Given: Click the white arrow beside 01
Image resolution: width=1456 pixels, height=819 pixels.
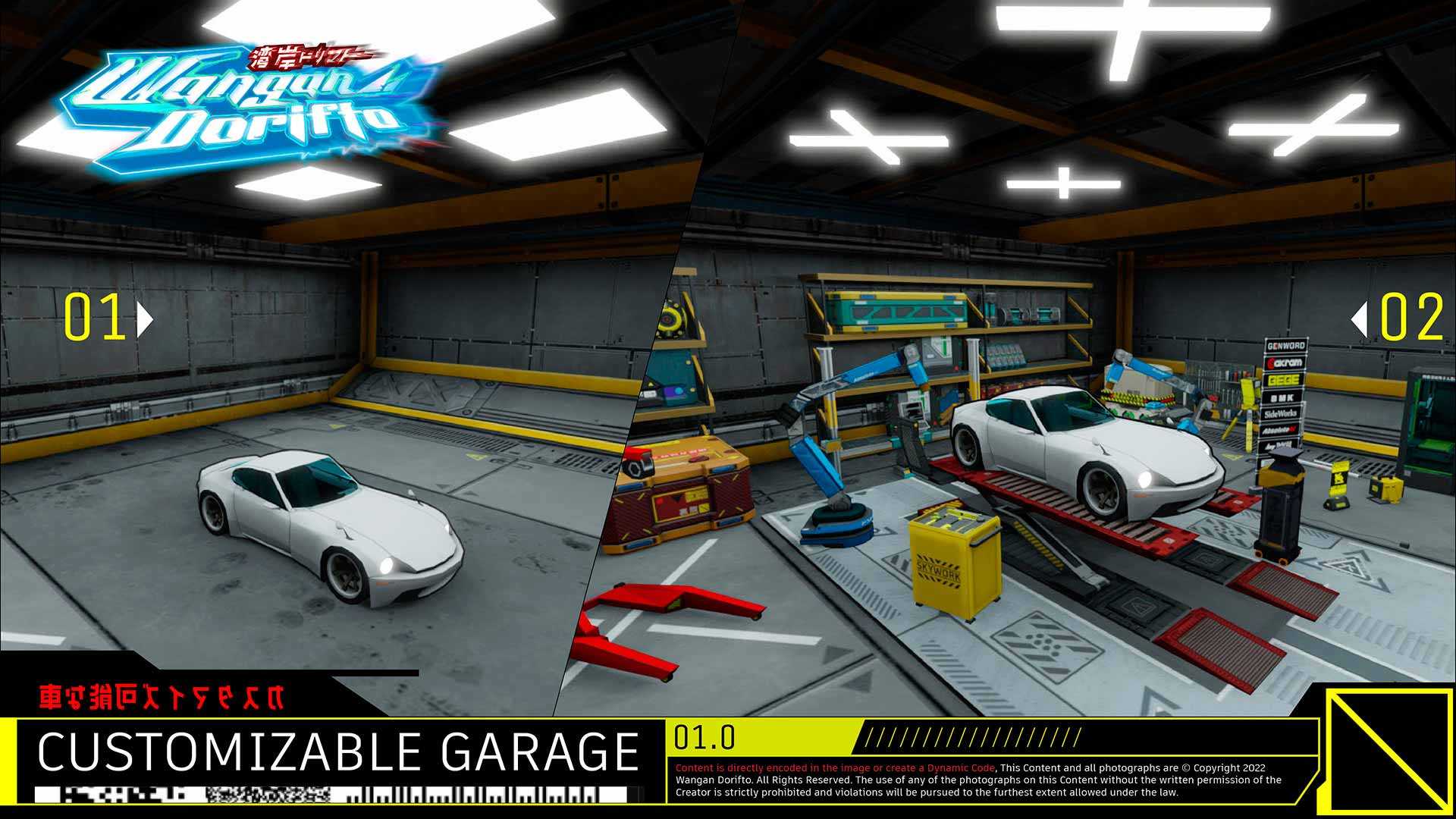Looking at the screenshot, I should [144, 319].
